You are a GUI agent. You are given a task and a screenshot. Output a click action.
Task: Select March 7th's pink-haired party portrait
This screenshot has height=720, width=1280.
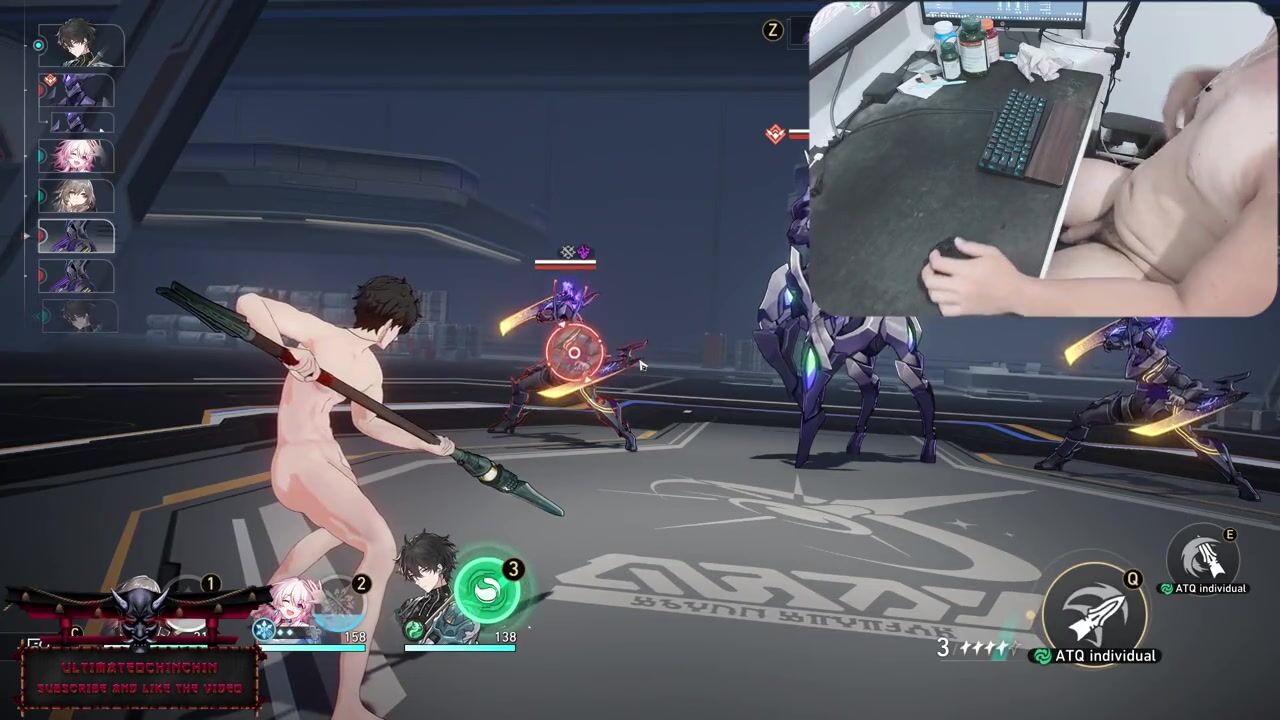[x=288, y=606]
